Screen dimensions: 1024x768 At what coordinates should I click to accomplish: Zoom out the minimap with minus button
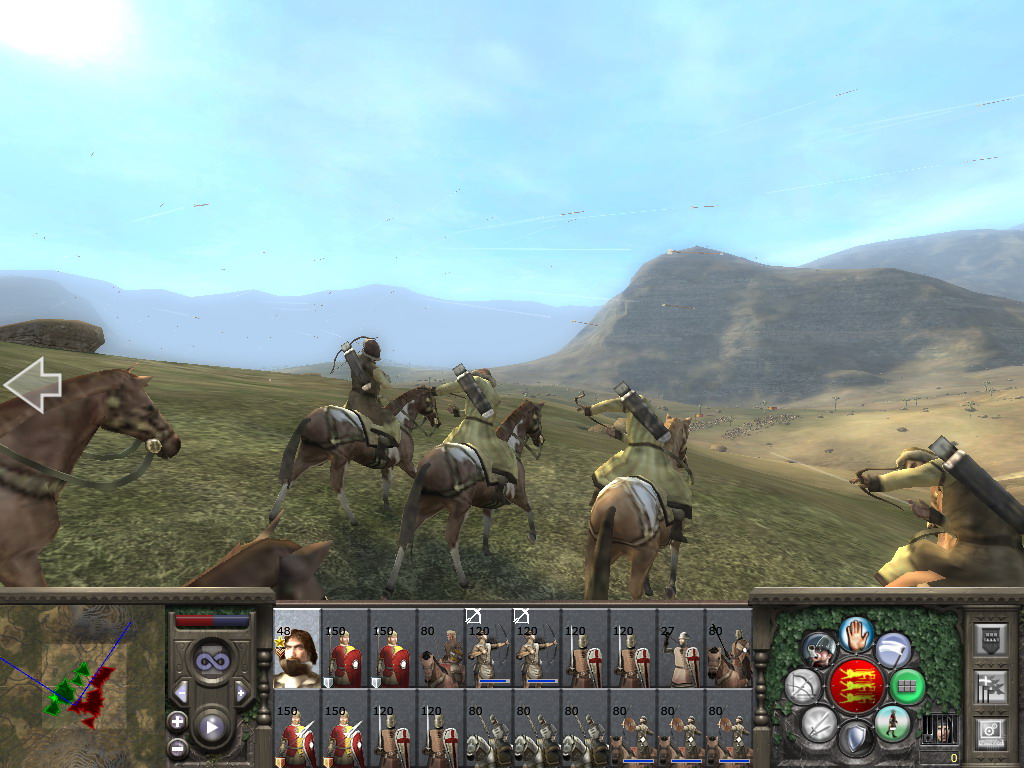point(178,747)
